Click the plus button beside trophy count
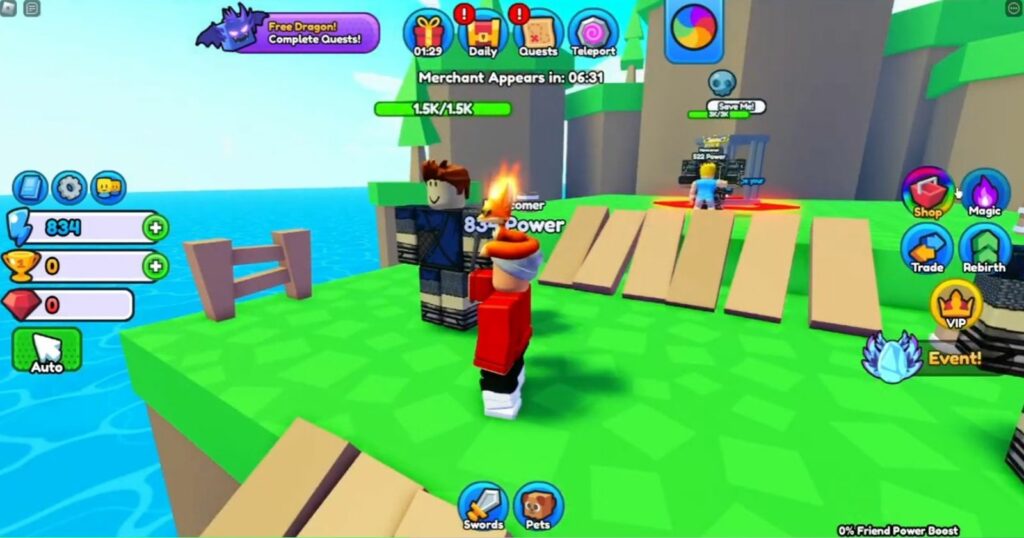 click(x=155, y=266)
